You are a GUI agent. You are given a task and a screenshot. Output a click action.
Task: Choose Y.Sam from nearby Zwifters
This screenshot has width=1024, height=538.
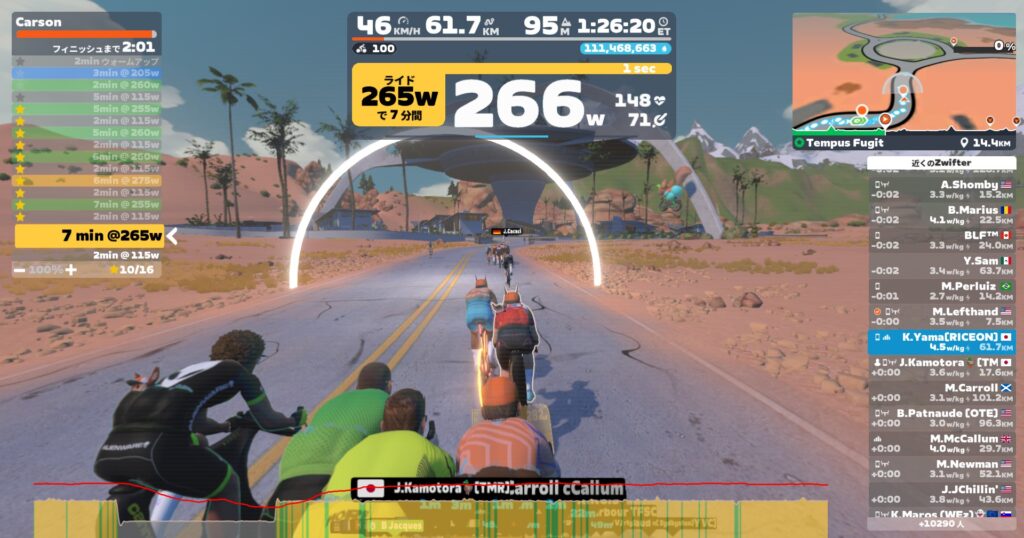941,265
